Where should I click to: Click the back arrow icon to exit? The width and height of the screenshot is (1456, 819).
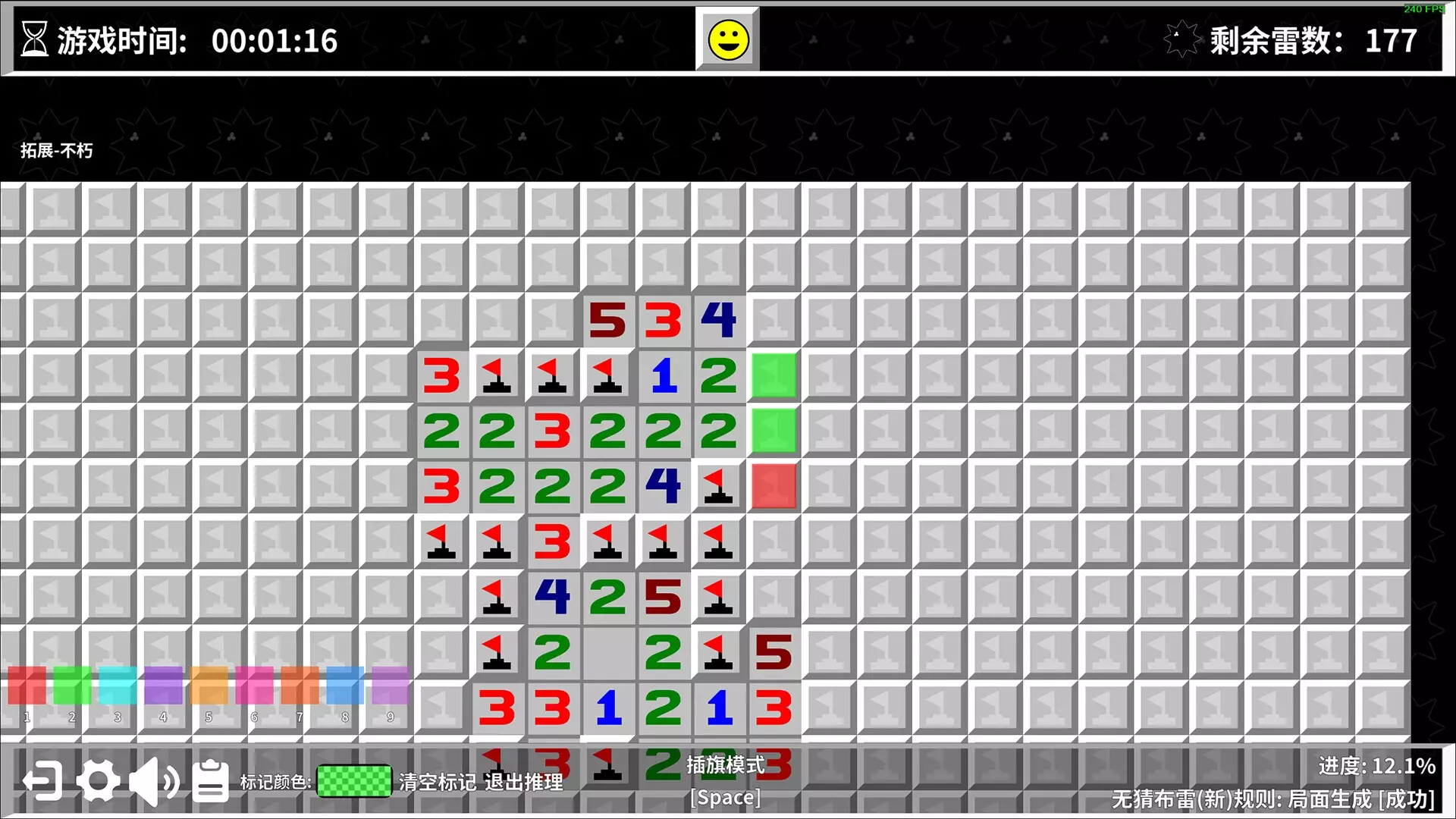pyautogui.click(x=42, y=778)
